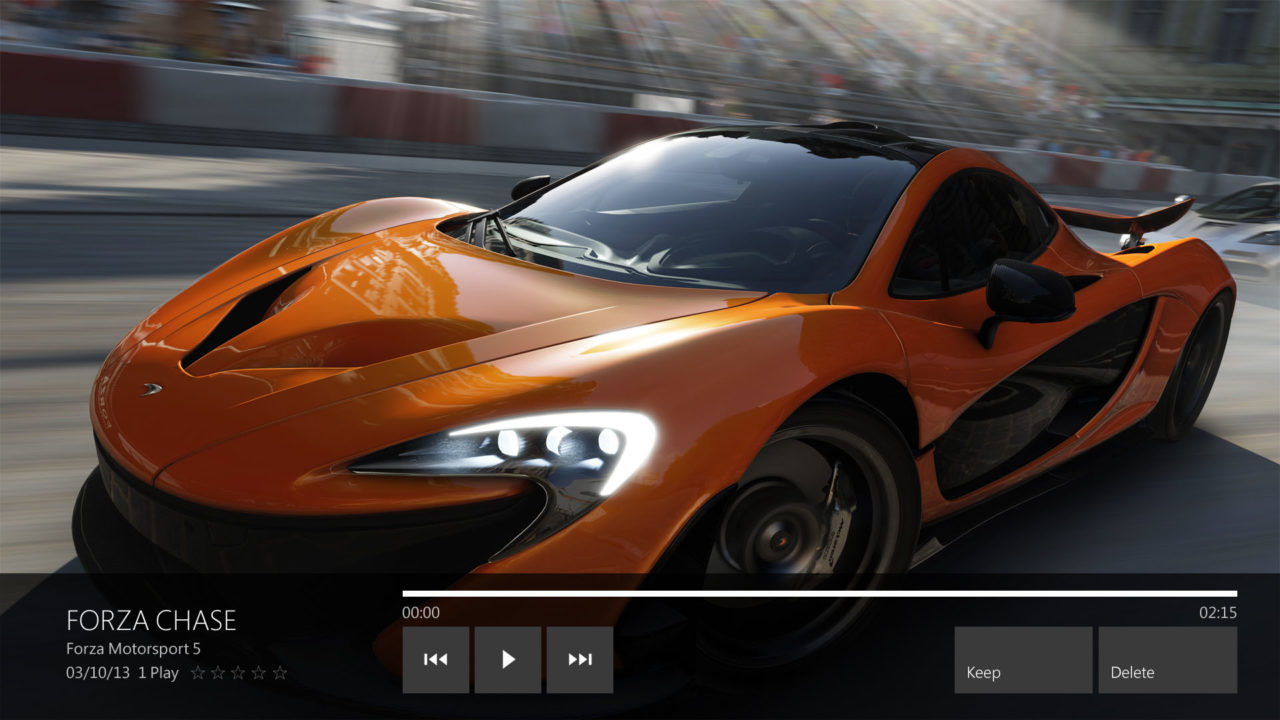
Task: Rate the clip four stars
Action: click(x=258, y=672)
